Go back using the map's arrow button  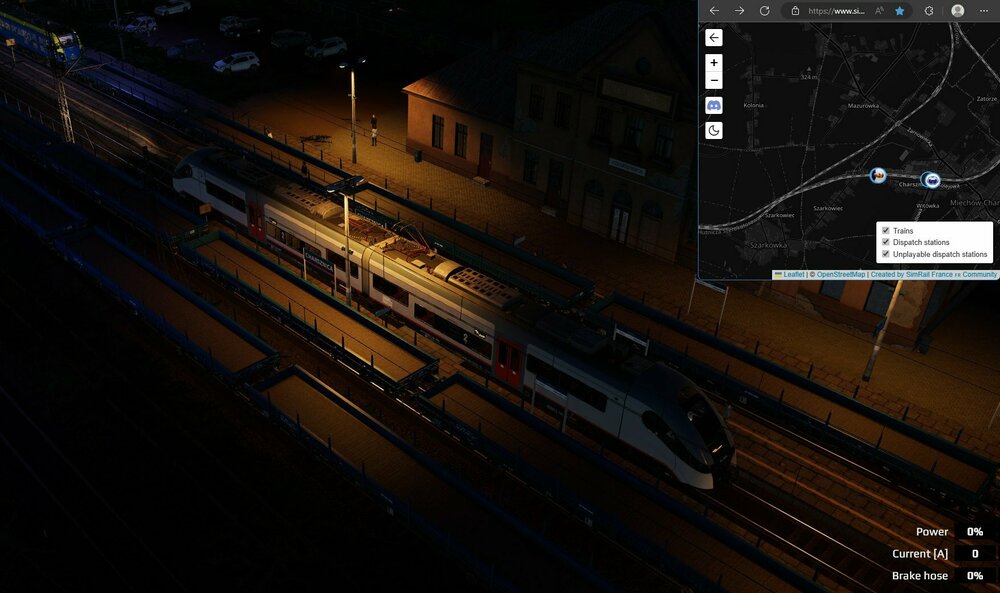click(x=714, y=38)
